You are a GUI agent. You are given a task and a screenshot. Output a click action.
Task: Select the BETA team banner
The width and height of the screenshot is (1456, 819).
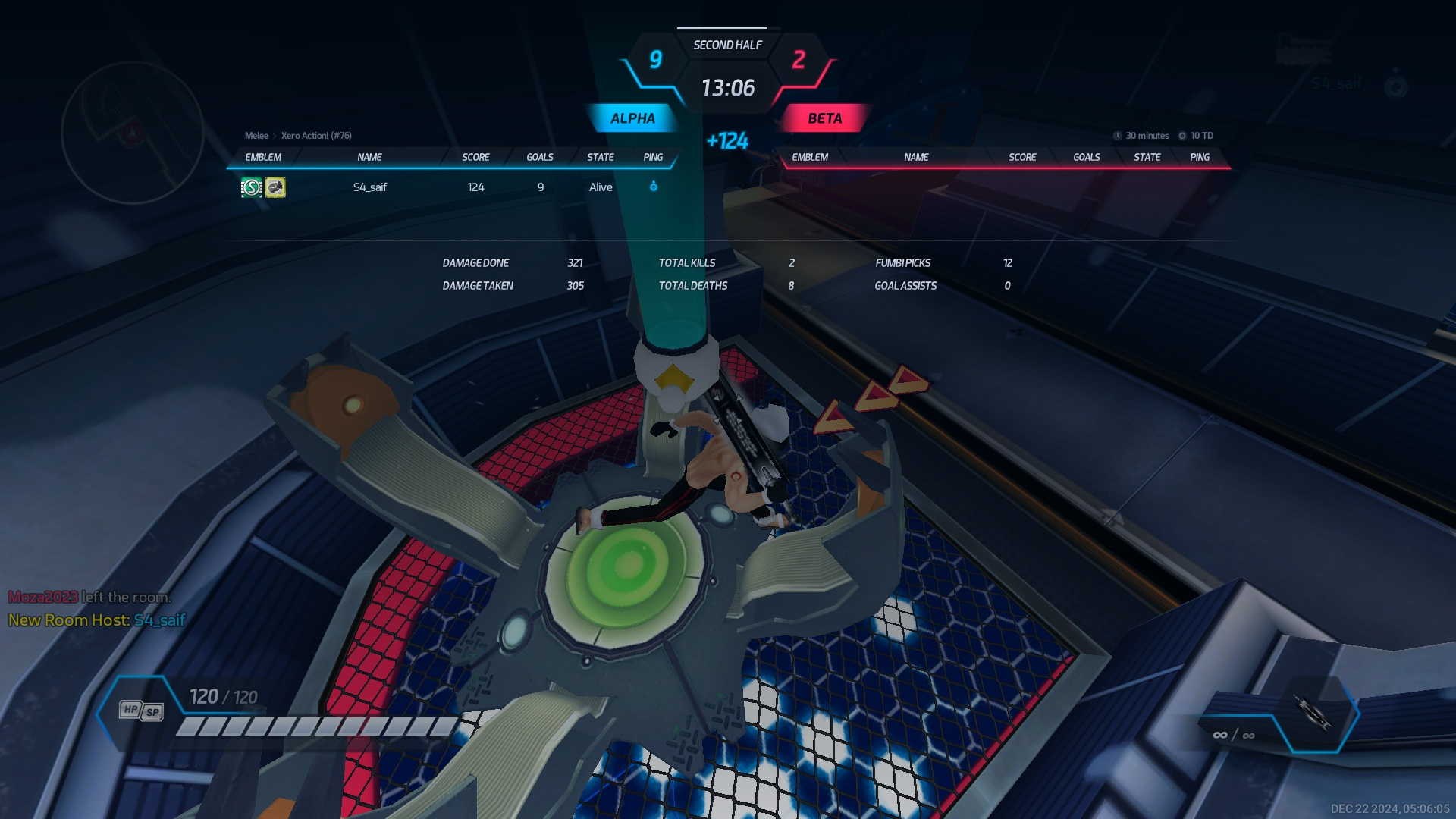coord(824,118)
